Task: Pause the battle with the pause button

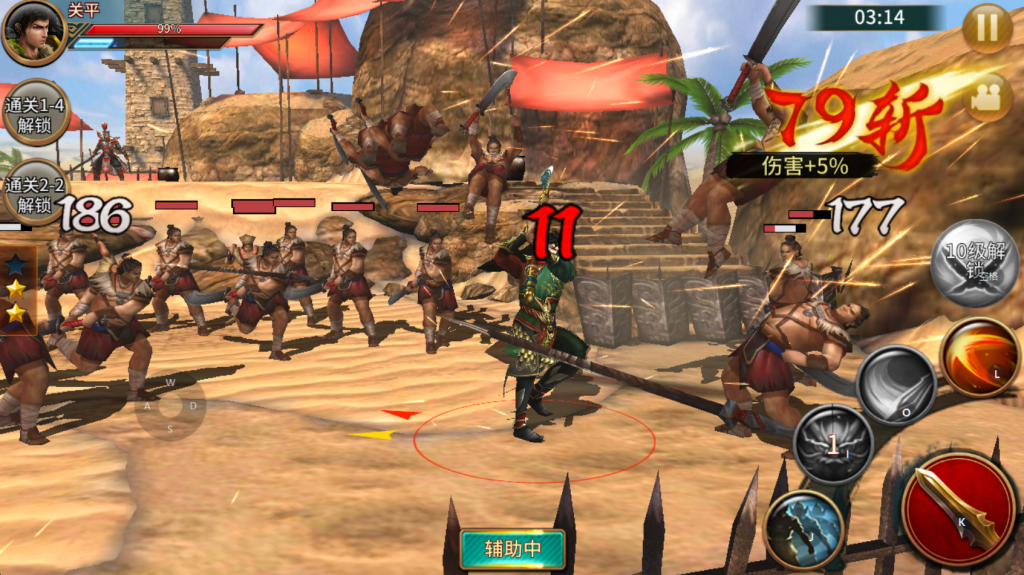Action: (987, 29)
